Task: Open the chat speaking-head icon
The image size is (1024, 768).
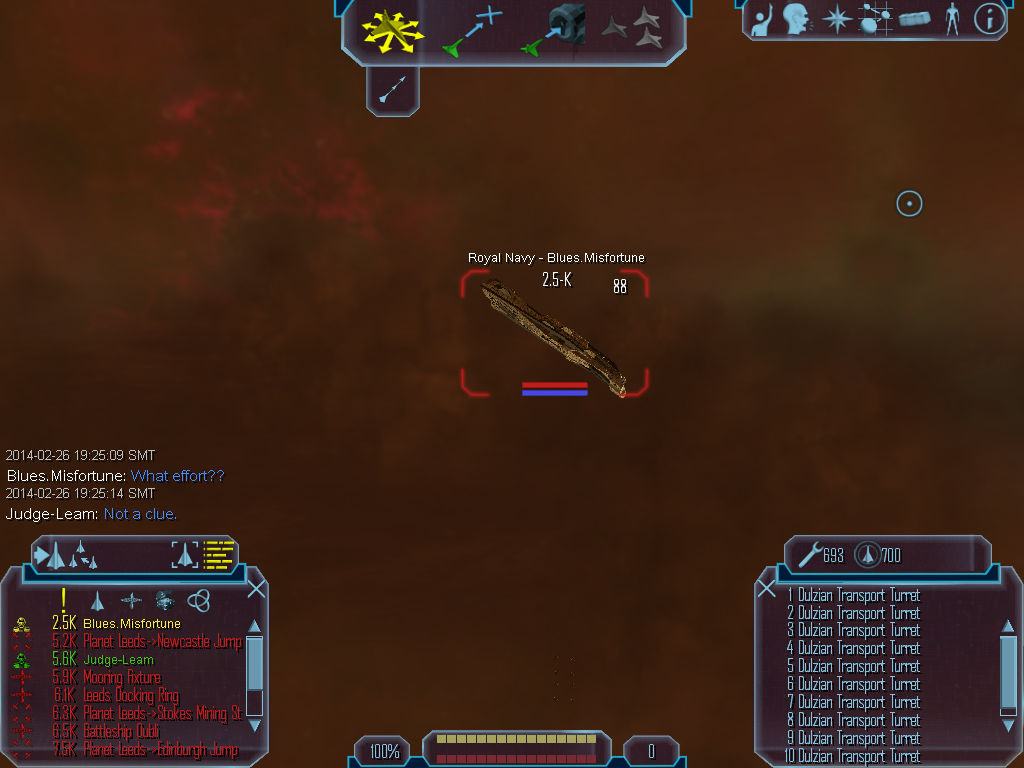Action: click(796, 19)
